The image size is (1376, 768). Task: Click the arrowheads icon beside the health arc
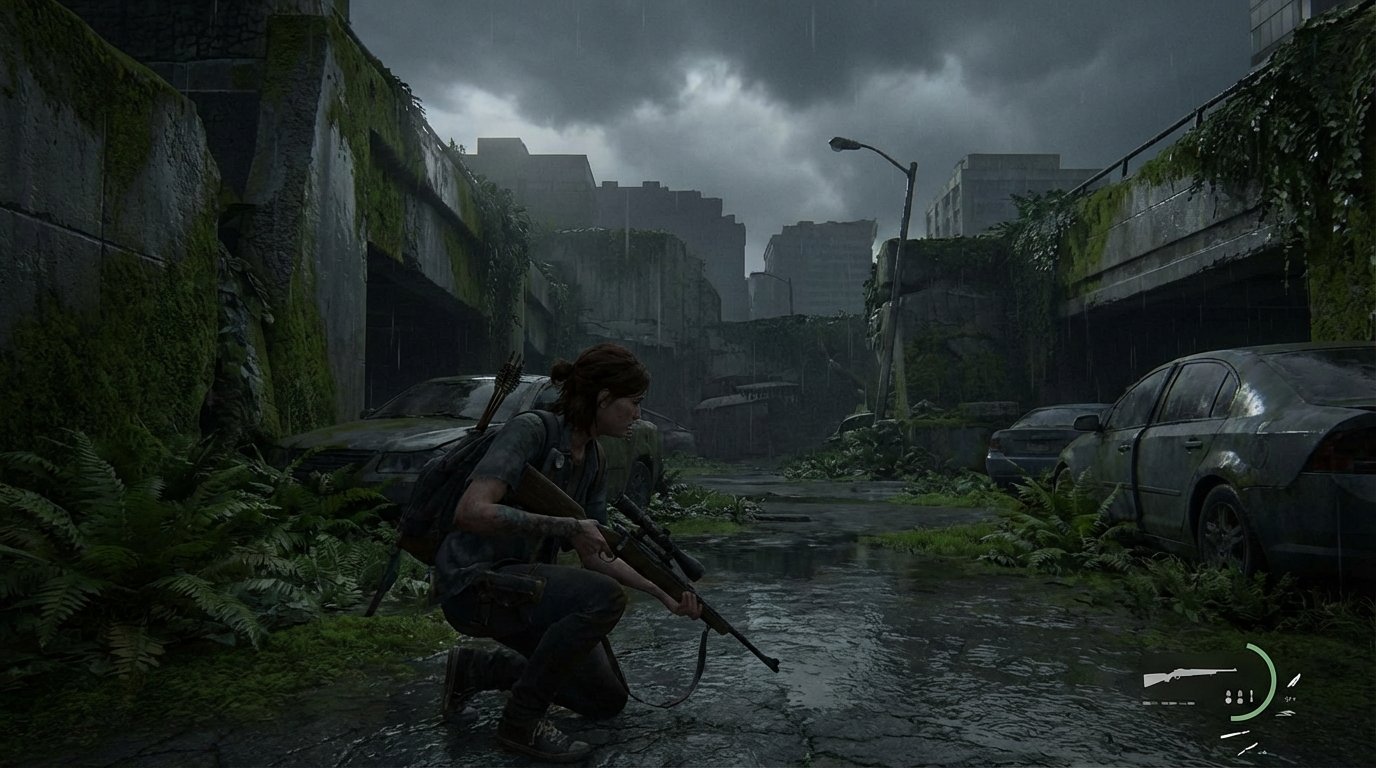click(x=1285, y=713)
